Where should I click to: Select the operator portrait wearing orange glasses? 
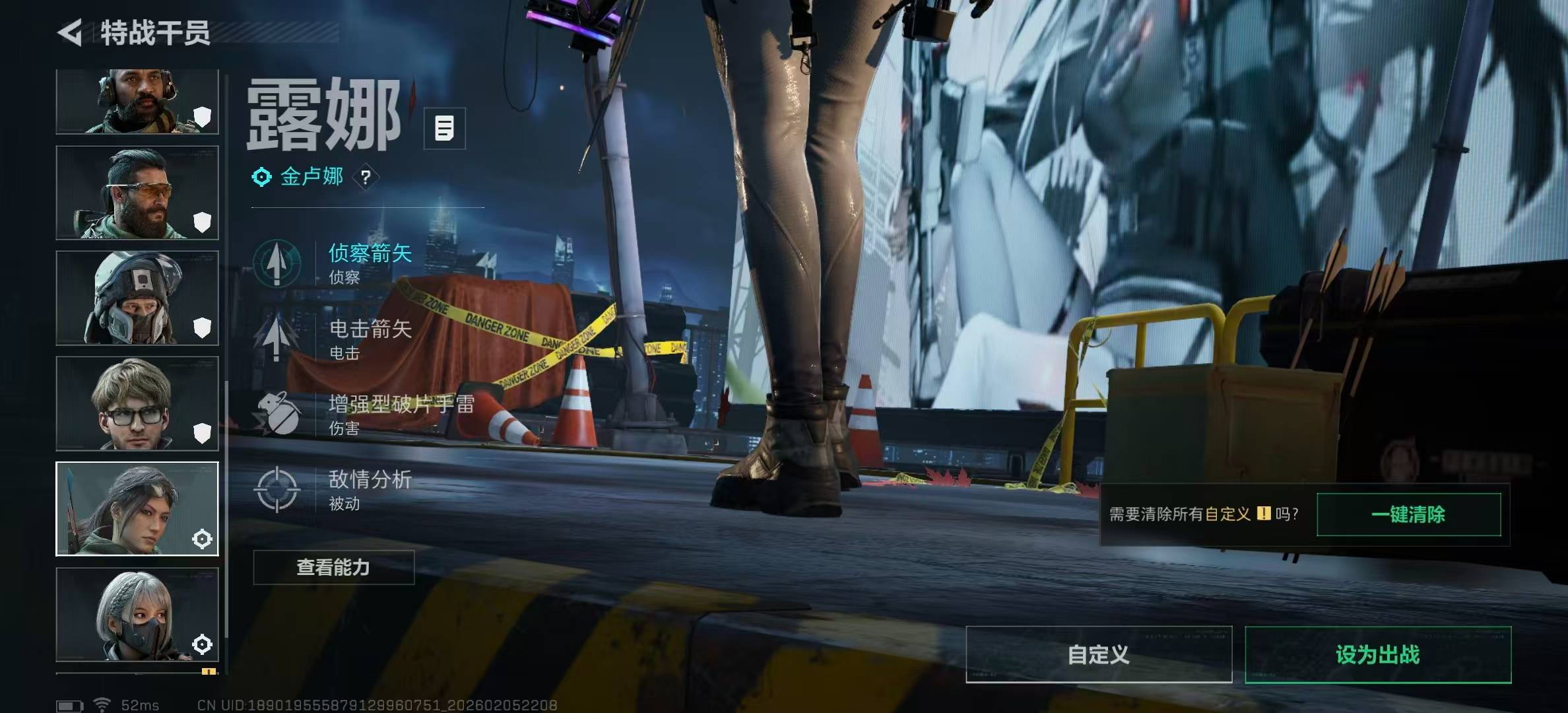[137, 193]
